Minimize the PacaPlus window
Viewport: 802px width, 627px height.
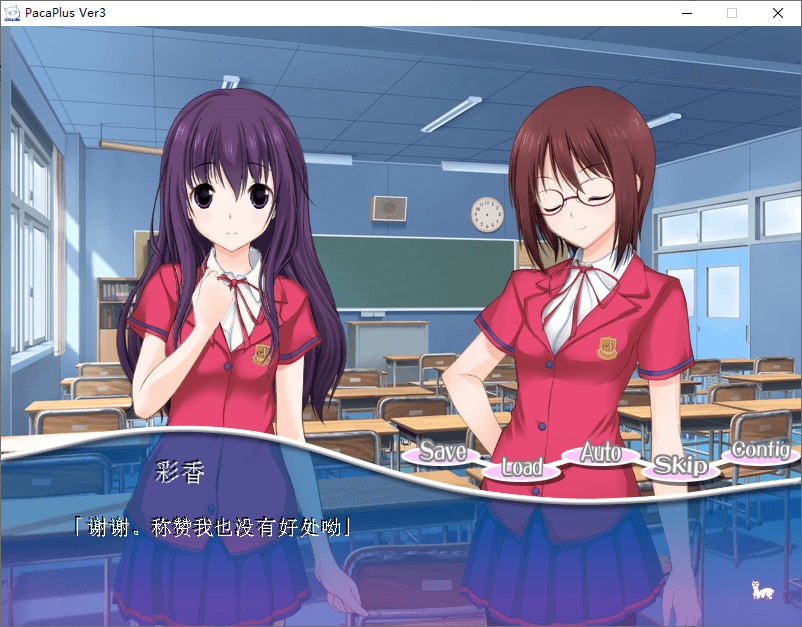[687, 13]
